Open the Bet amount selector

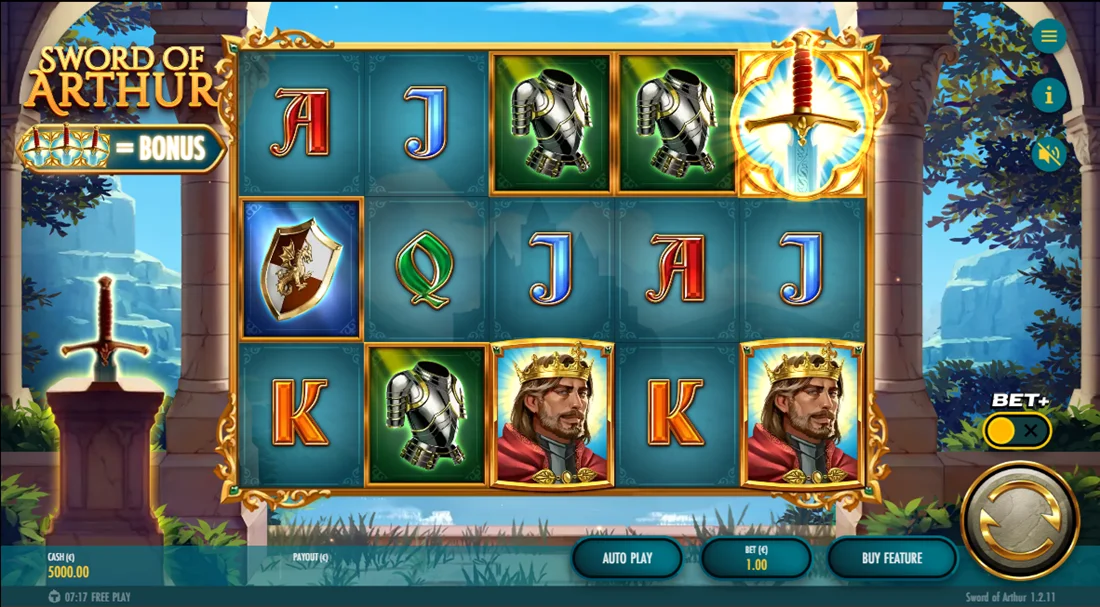(x=756, y=558)
